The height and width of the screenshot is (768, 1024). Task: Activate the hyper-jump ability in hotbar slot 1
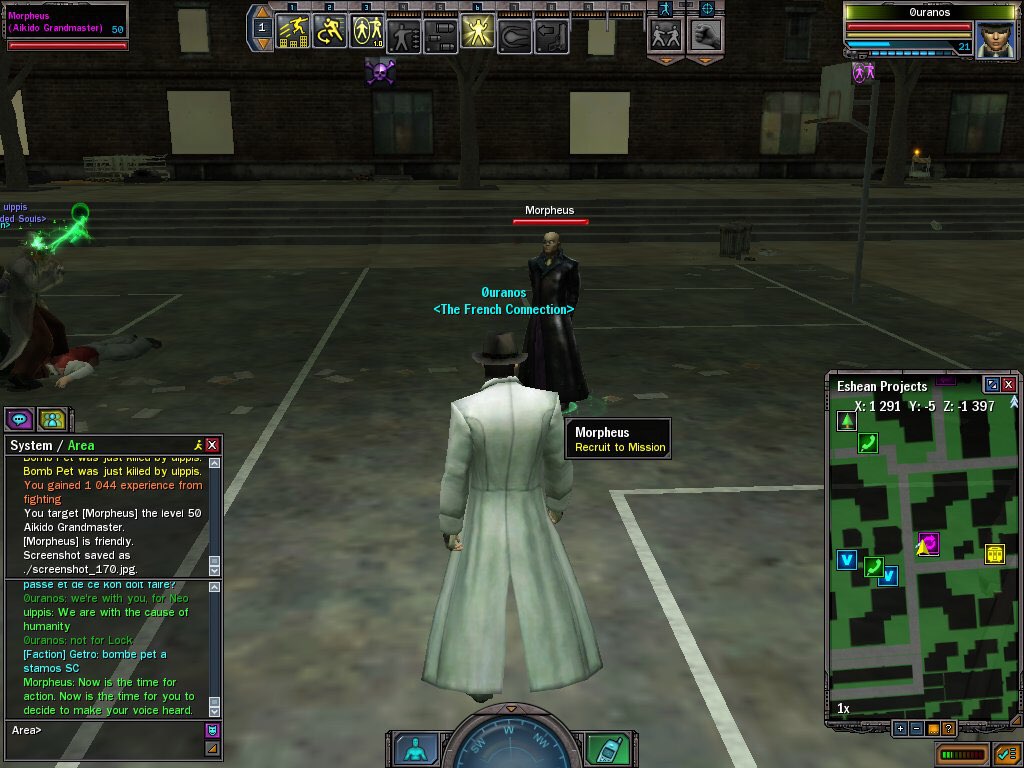pos(292,33)
